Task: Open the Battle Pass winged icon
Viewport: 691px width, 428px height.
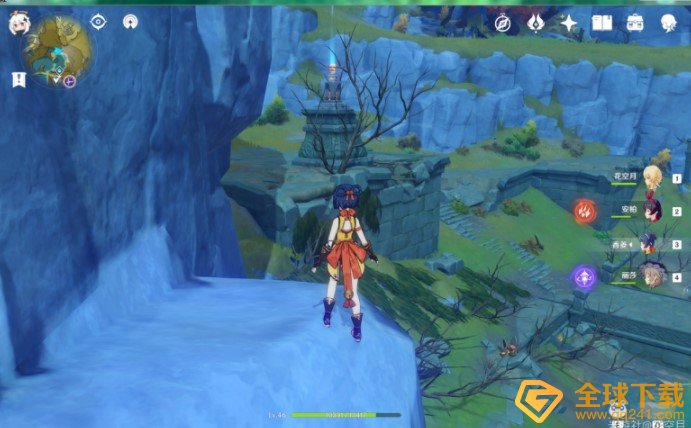Action: pos(536,23)
